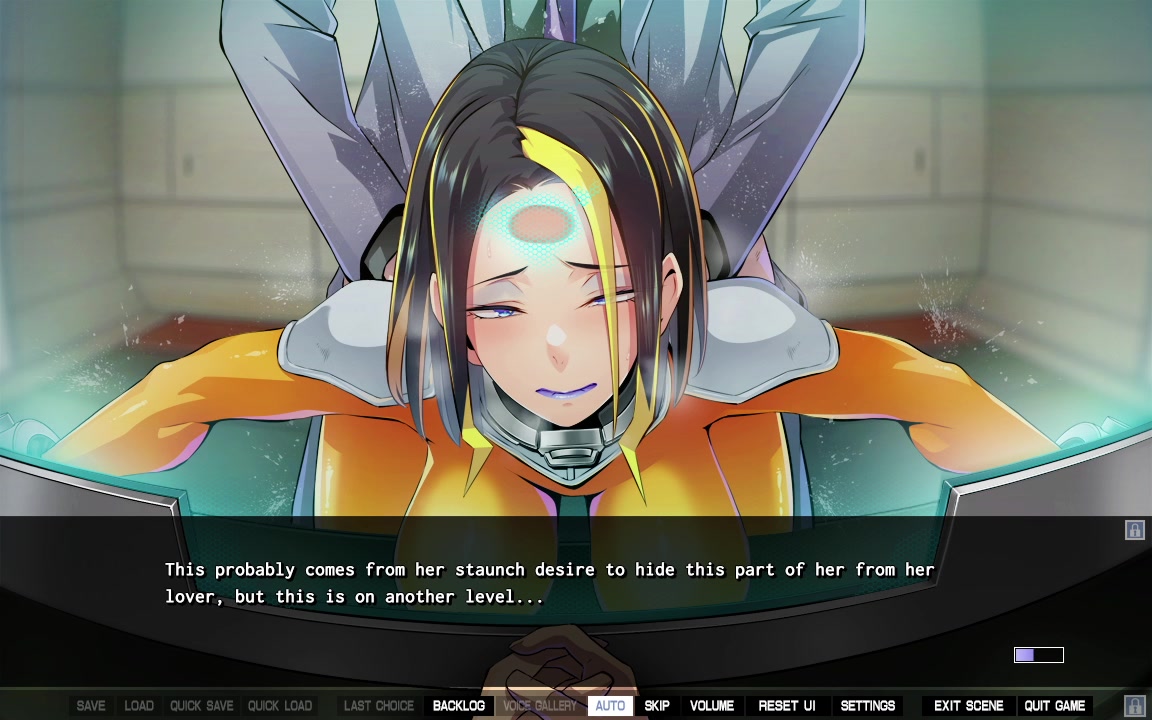Activate Skip mode

[x=657, y=706]
